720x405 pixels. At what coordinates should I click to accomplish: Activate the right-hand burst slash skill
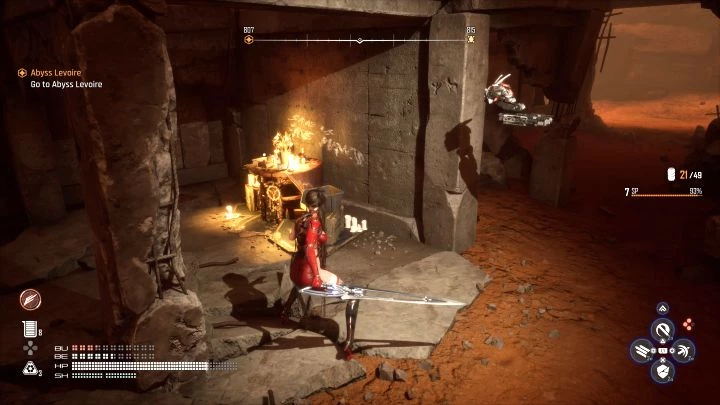[x=683, y=350]
